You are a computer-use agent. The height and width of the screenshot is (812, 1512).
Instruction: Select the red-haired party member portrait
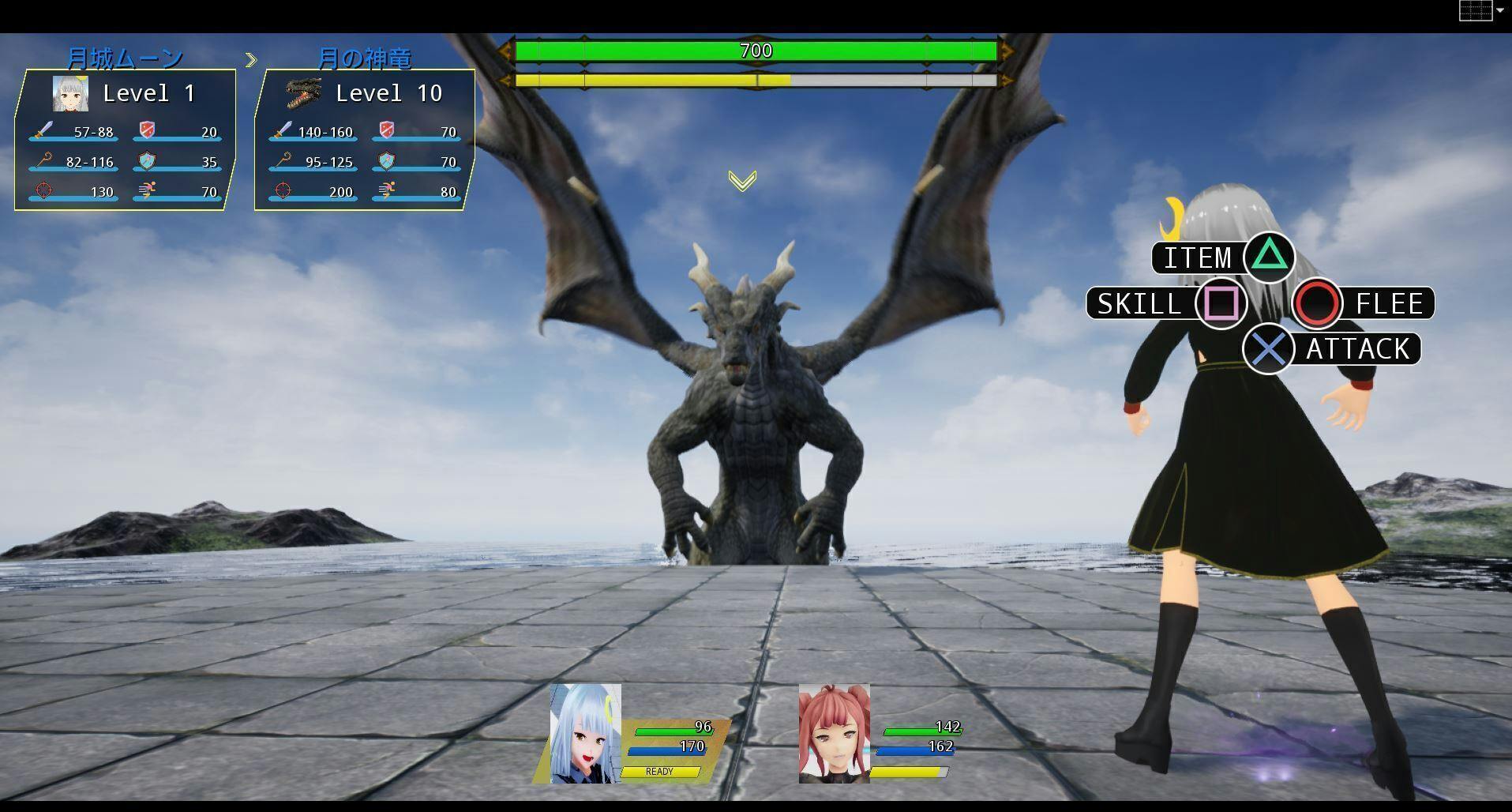click(x=834, y=734)
